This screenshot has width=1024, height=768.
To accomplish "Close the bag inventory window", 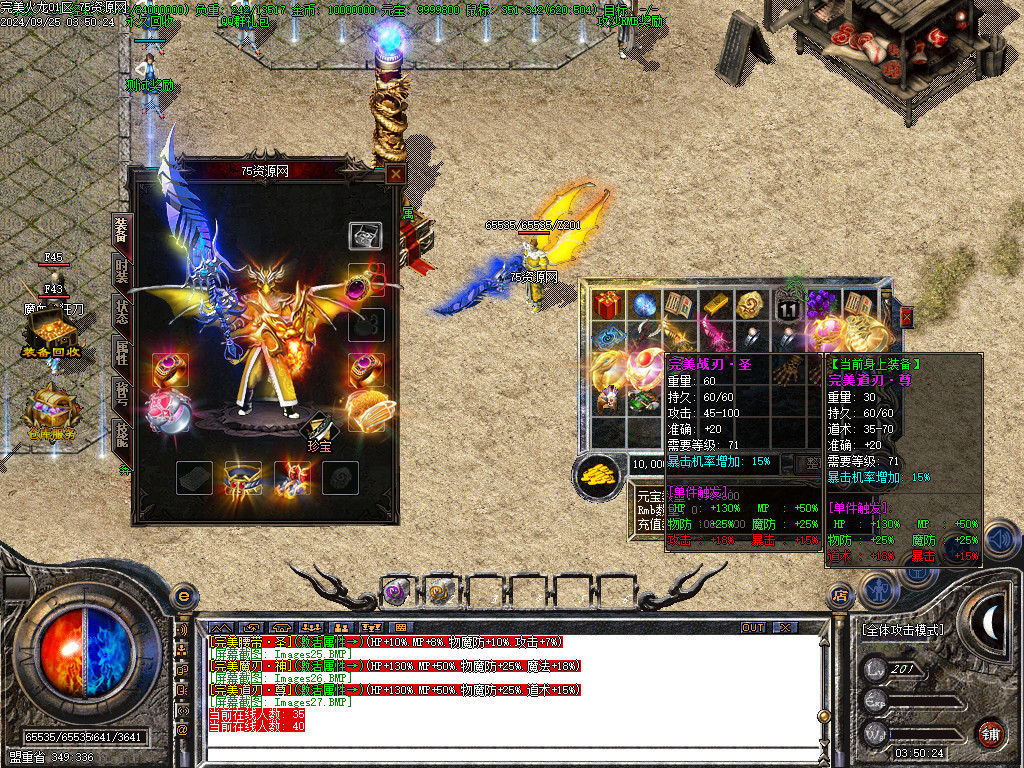I will point(907,316).
